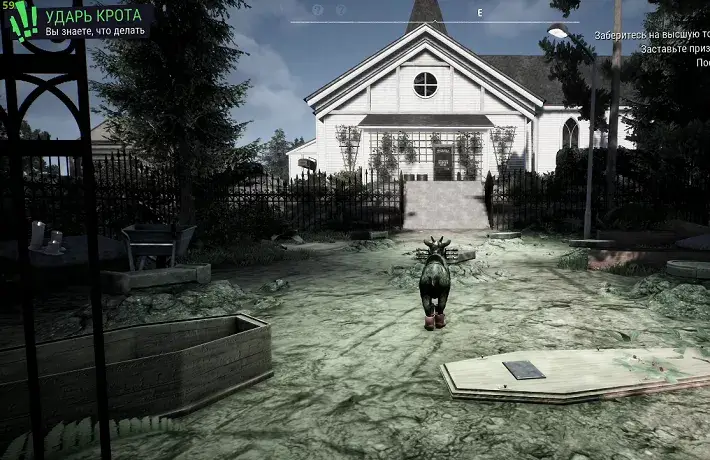Screen dimensions: 710x460
Task: Click the compass bar's E heading marker
Action: pyautogui.click(x=480, y=12)
